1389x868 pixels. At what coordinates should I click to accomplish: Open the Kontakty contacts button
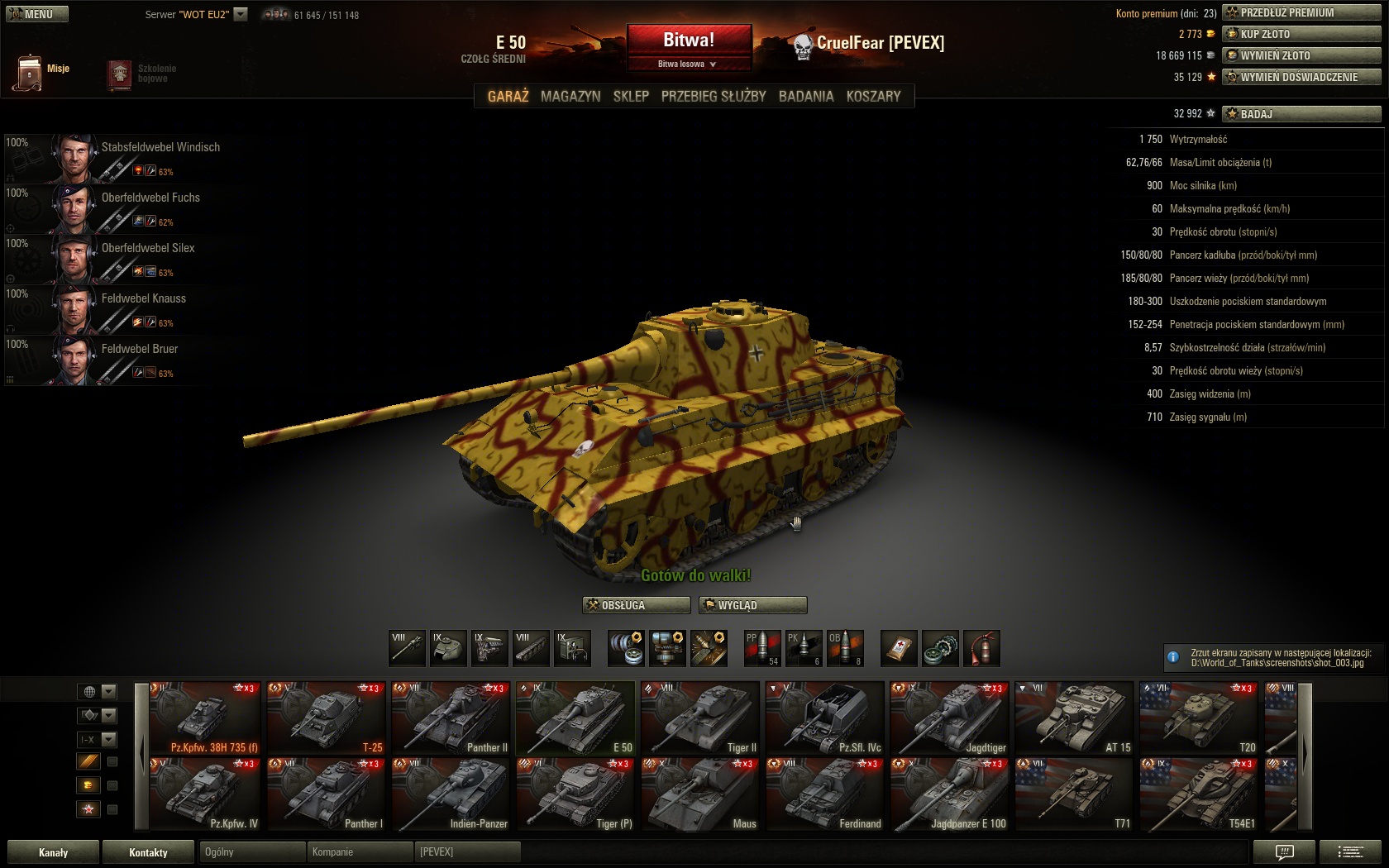(148, 852)
